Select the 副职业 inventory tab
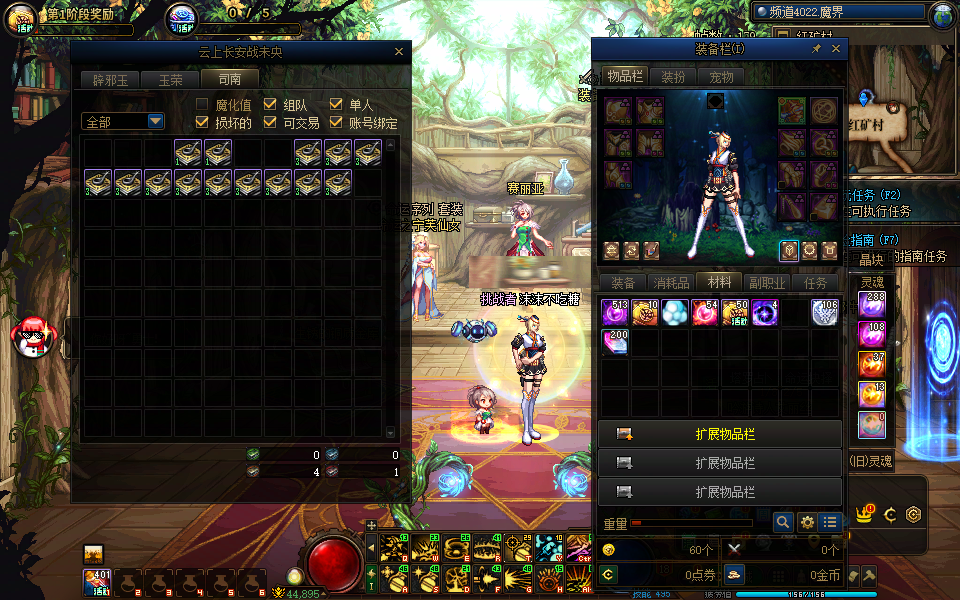This screenshot has height=600, width=960. [x=767, y=283]
